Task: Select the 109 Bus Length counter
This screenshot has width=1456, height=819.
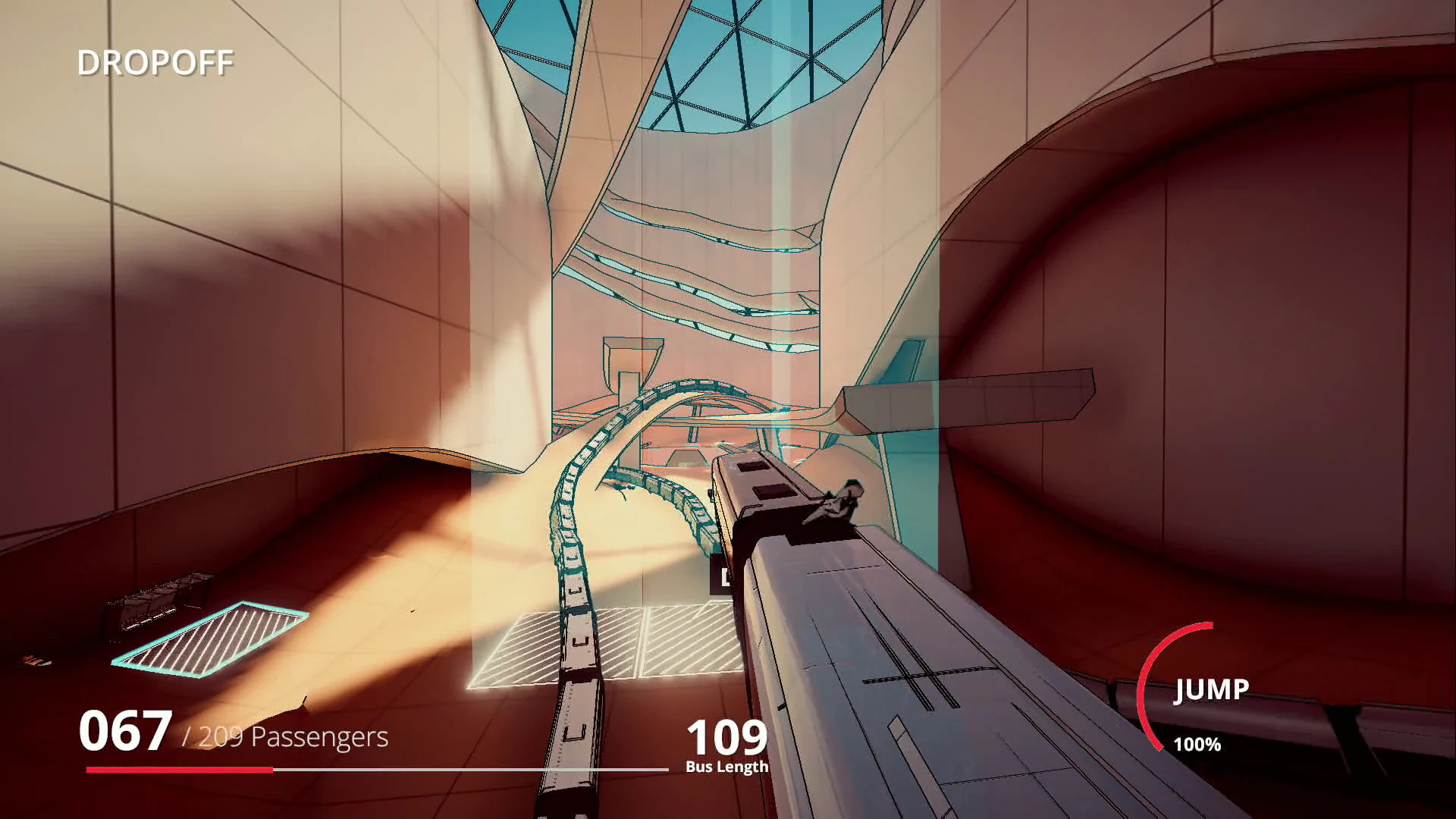Action: 726,734
